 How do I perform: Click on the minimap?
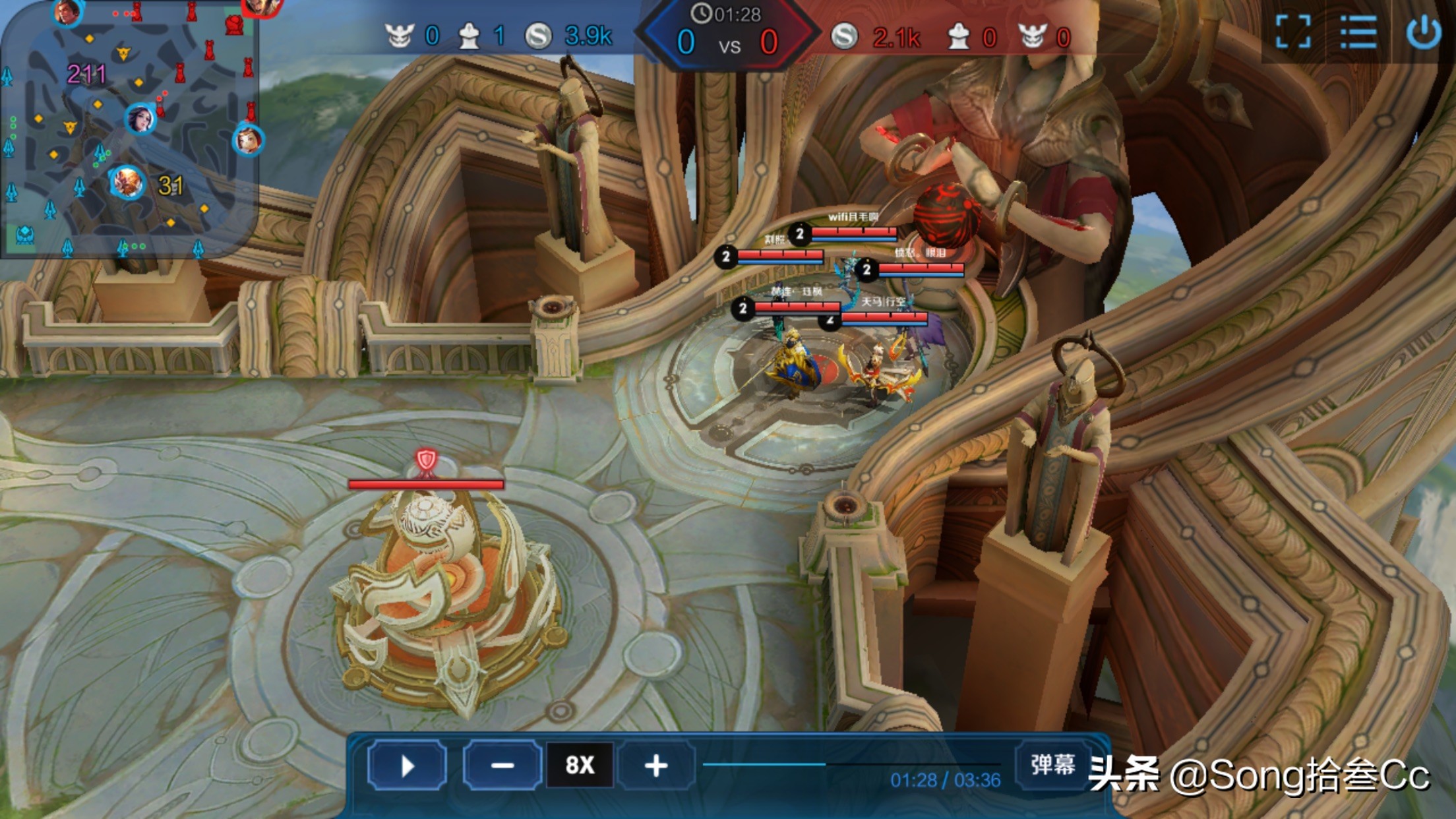coord(129,129)
